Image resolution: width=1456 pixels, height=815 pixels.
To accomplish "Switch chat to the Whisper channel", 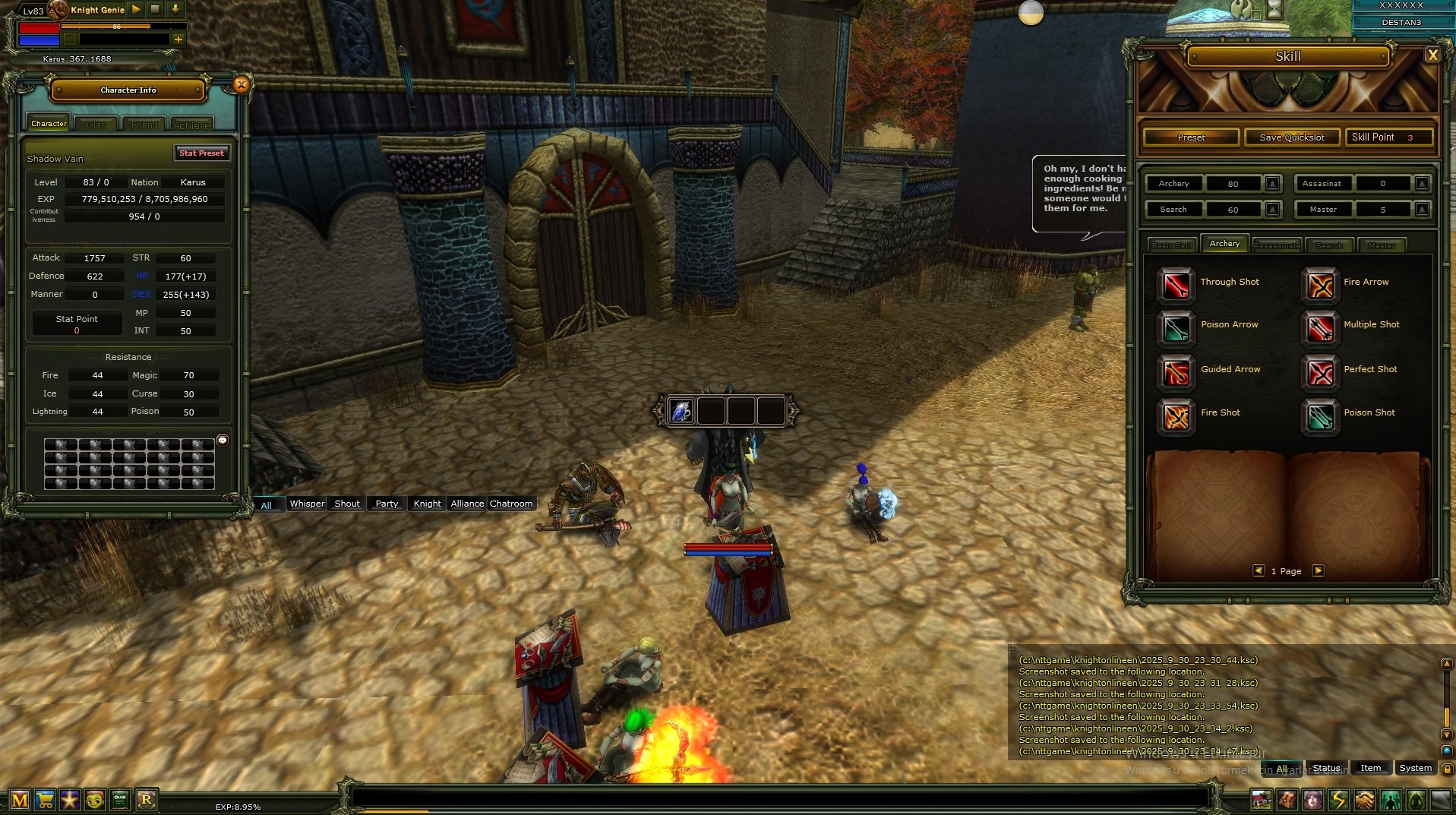I will (x=307, y=504).
